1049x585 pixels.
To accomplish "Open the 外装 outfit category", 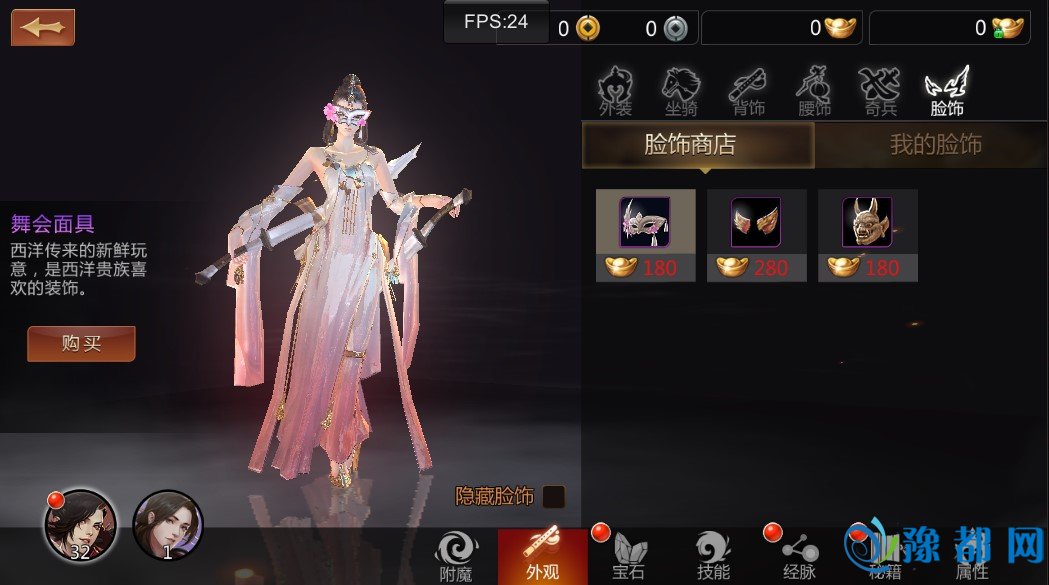I will click(x=616, y=92).
